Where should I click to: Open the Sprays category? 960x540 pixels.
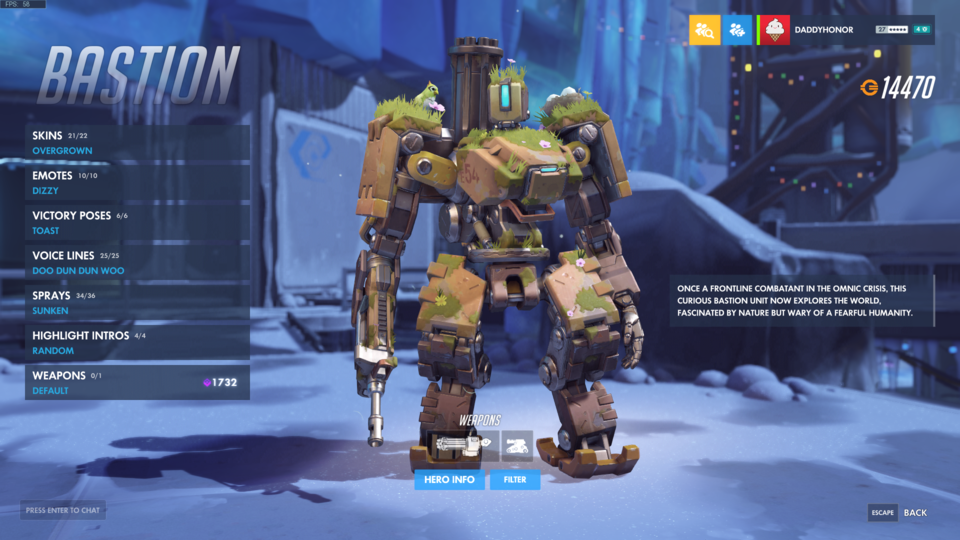[137, 303]
